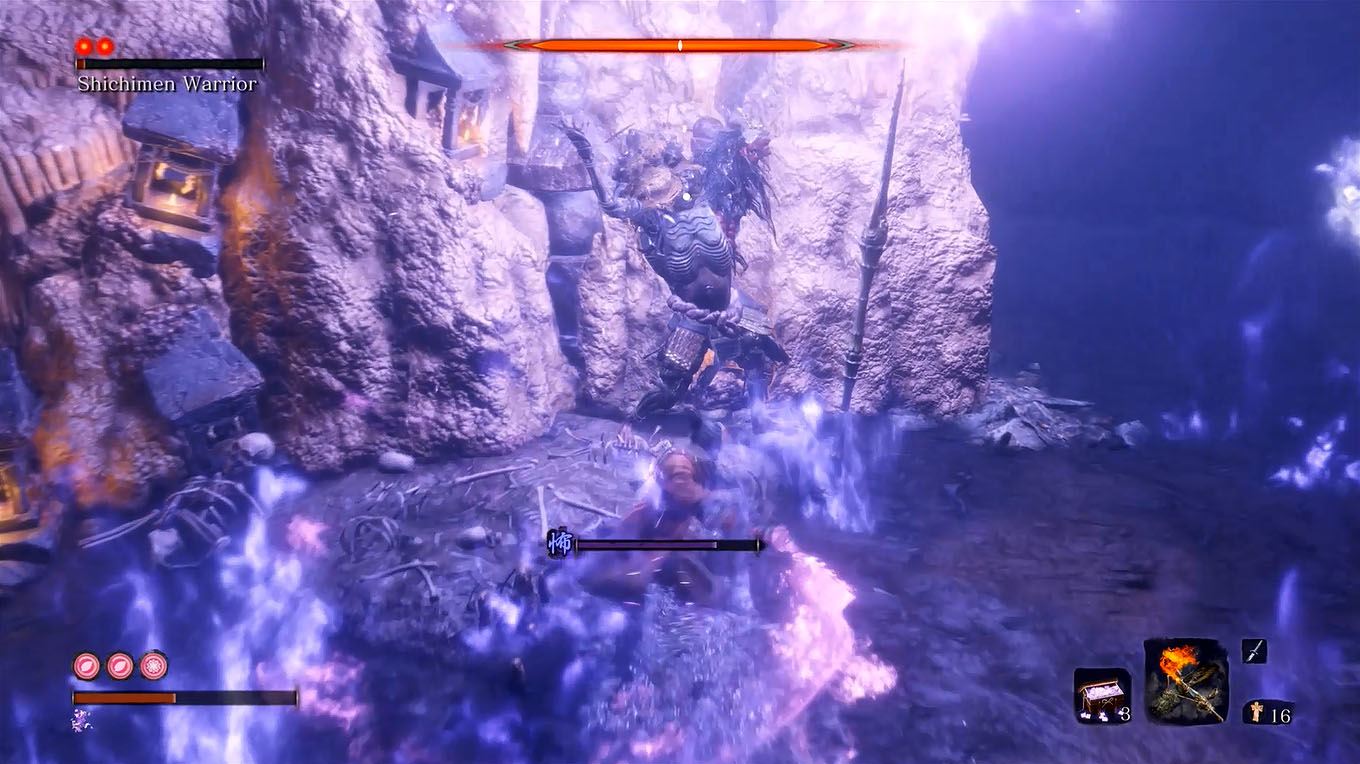Select the dagger combat art icon
The width and height of the screenshot is (1360, 764).
pos(1254,651)
